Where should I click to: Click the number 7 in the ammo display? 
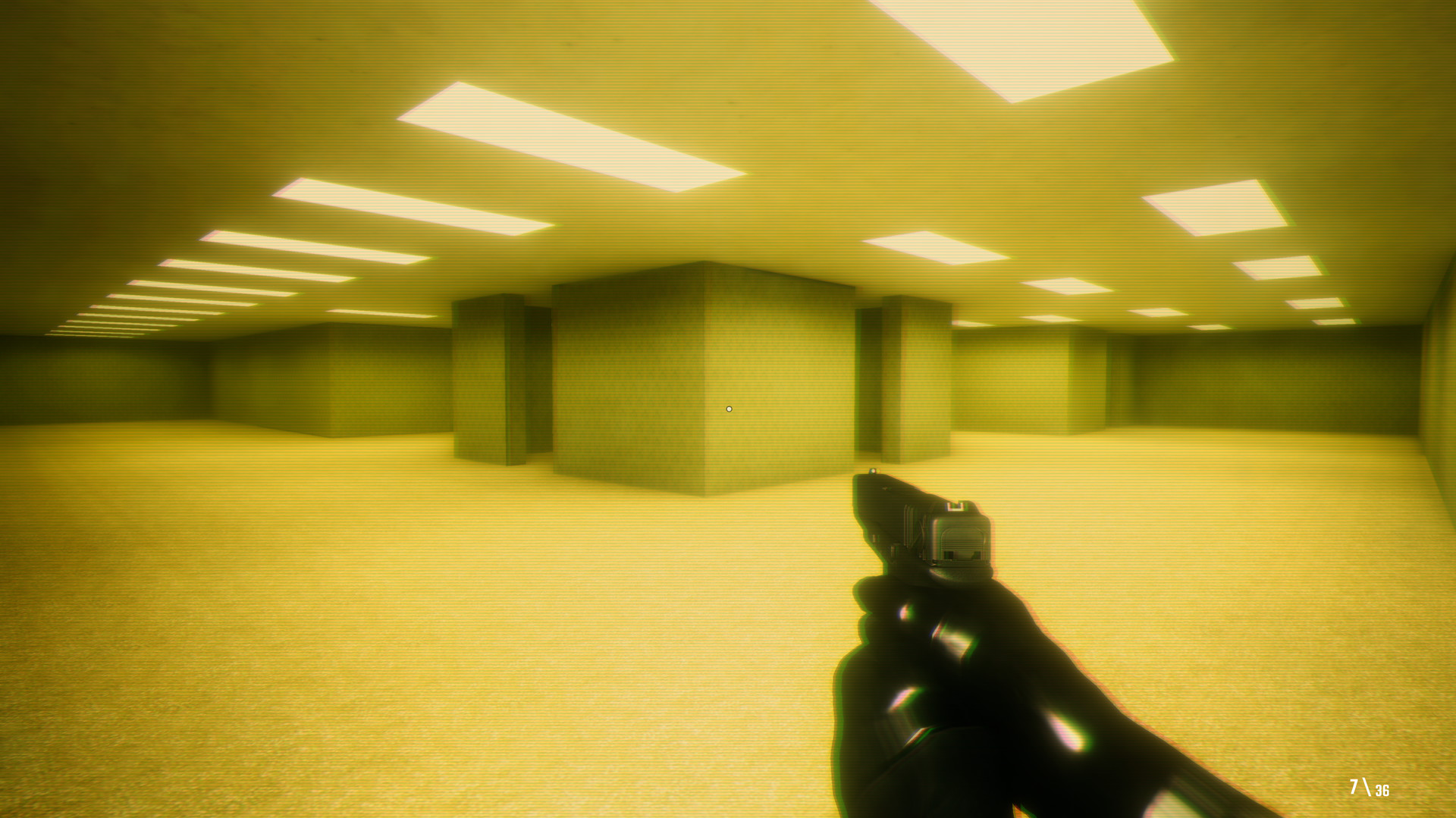(1354, 787)
